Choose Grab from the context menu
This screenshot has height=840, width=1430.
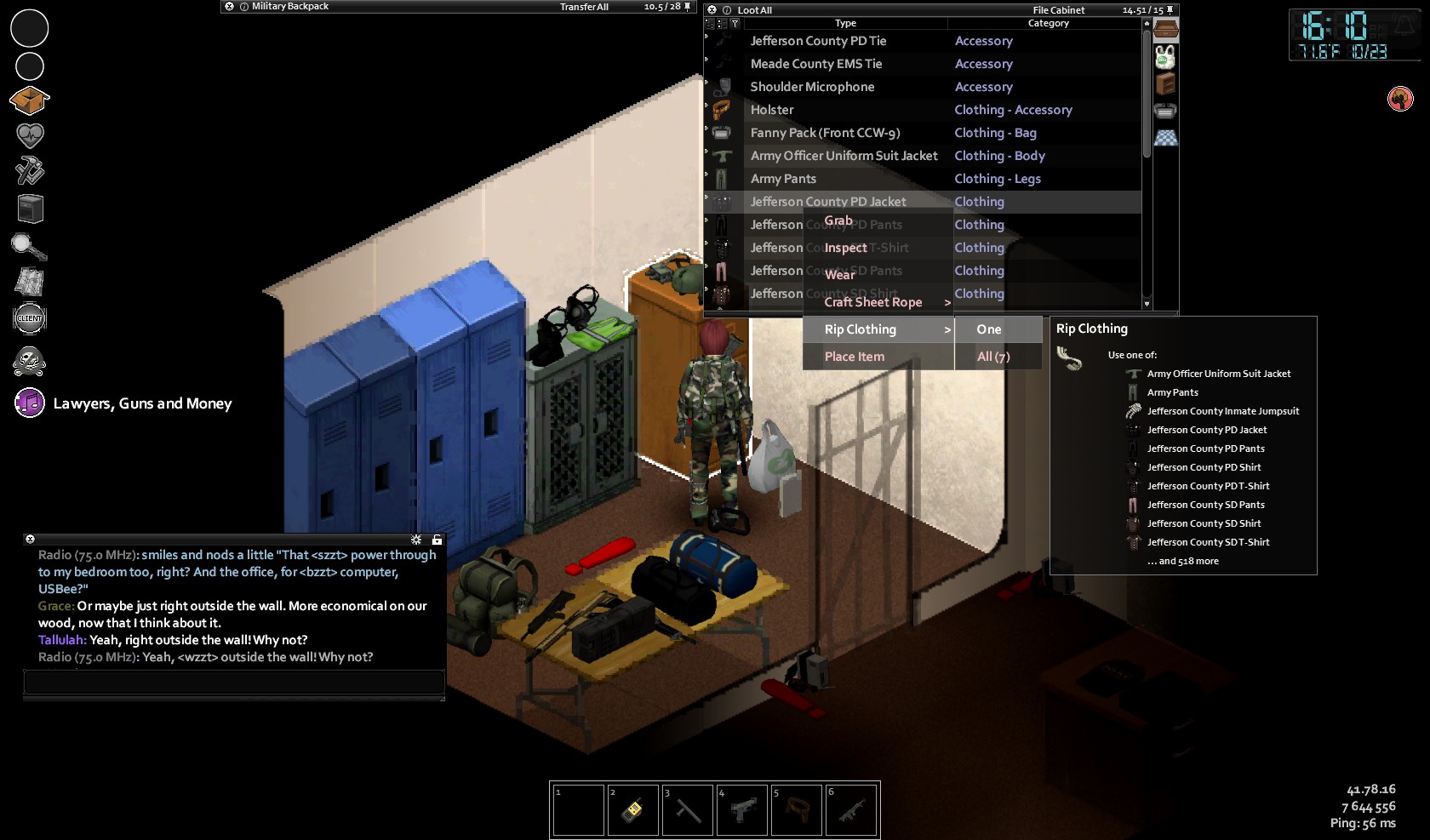pyautogui.click(x=838, y=221)
